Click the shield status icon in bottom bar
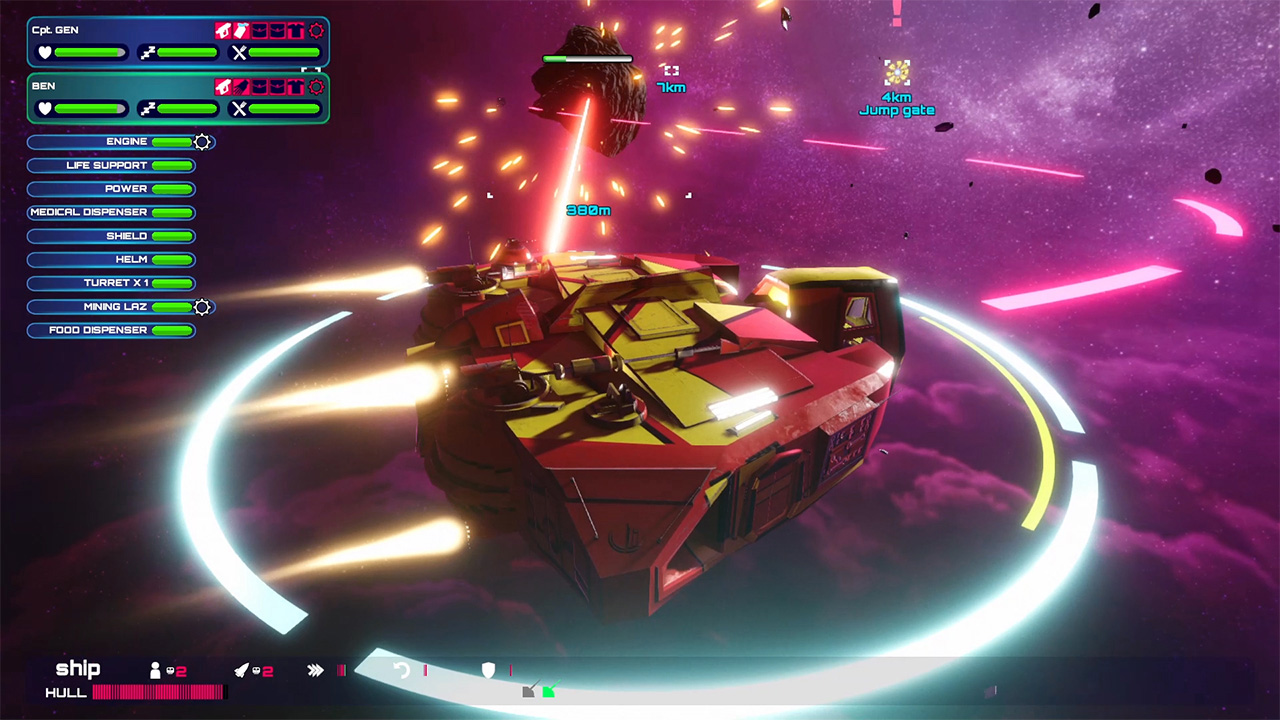 487,671
